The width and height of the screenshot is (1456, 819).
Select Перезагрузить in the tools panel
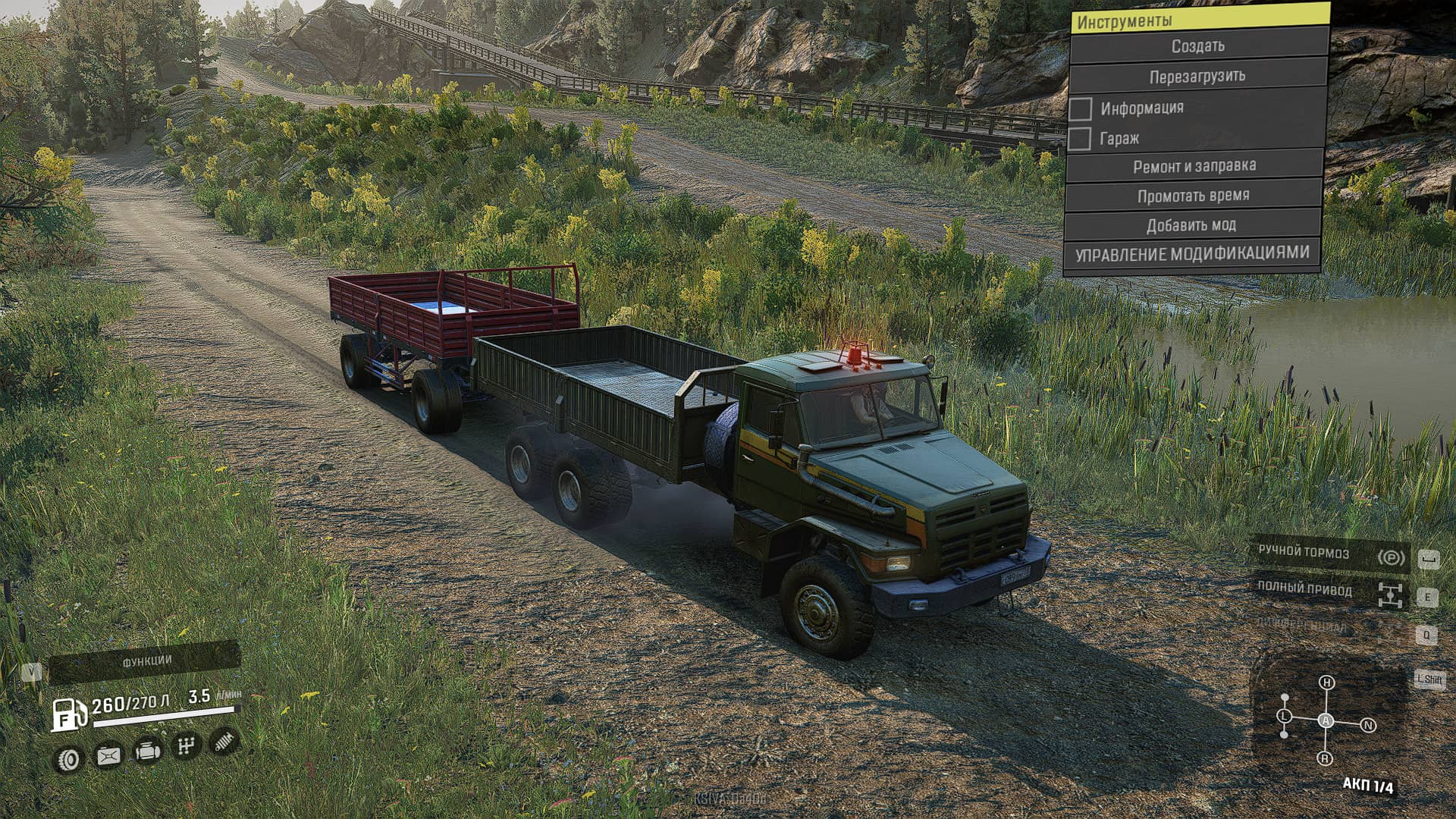(1197, 77)
